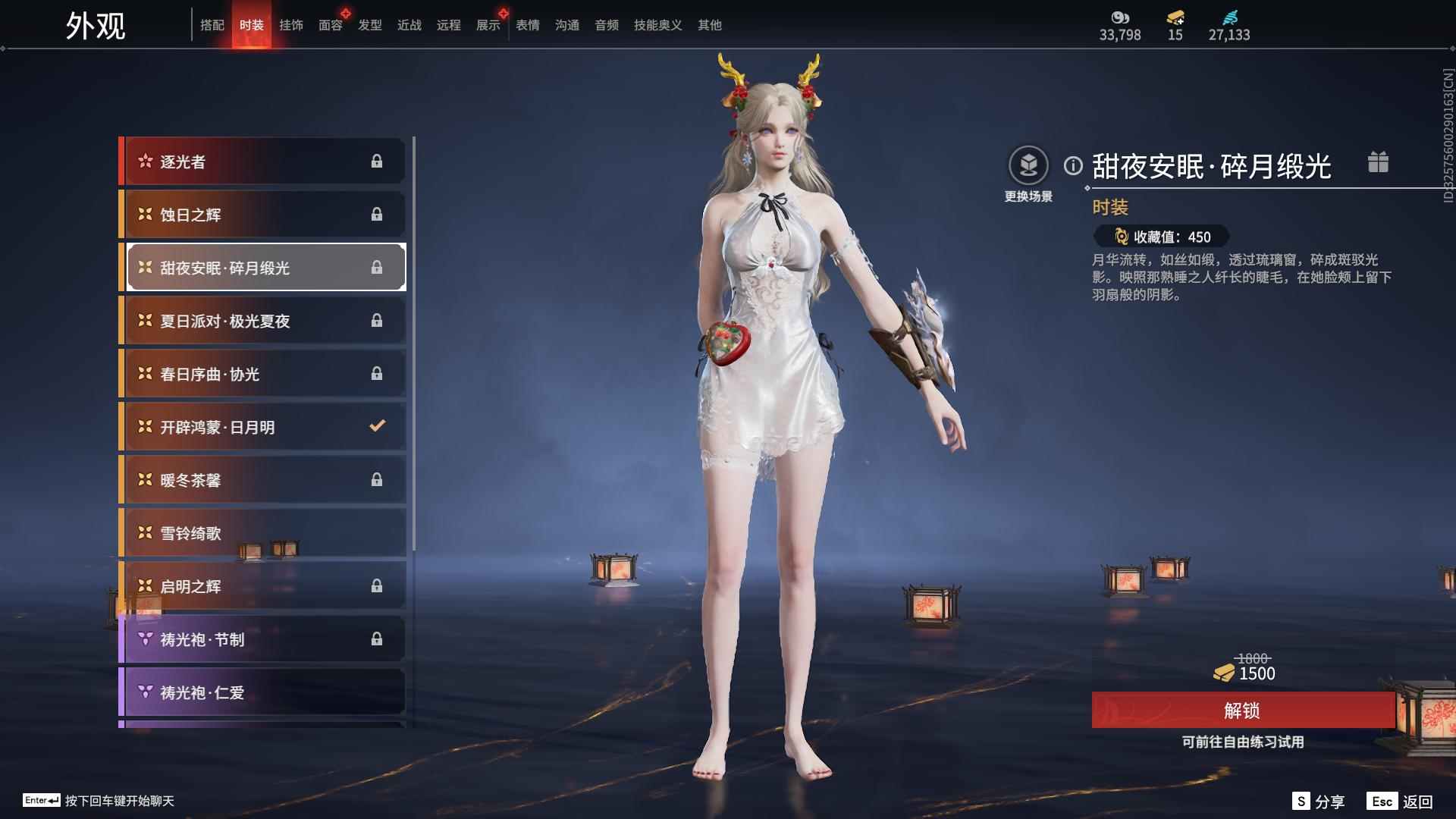
Task: Click the 收藏值 450 collection value badge
Action: (1160, 237)
